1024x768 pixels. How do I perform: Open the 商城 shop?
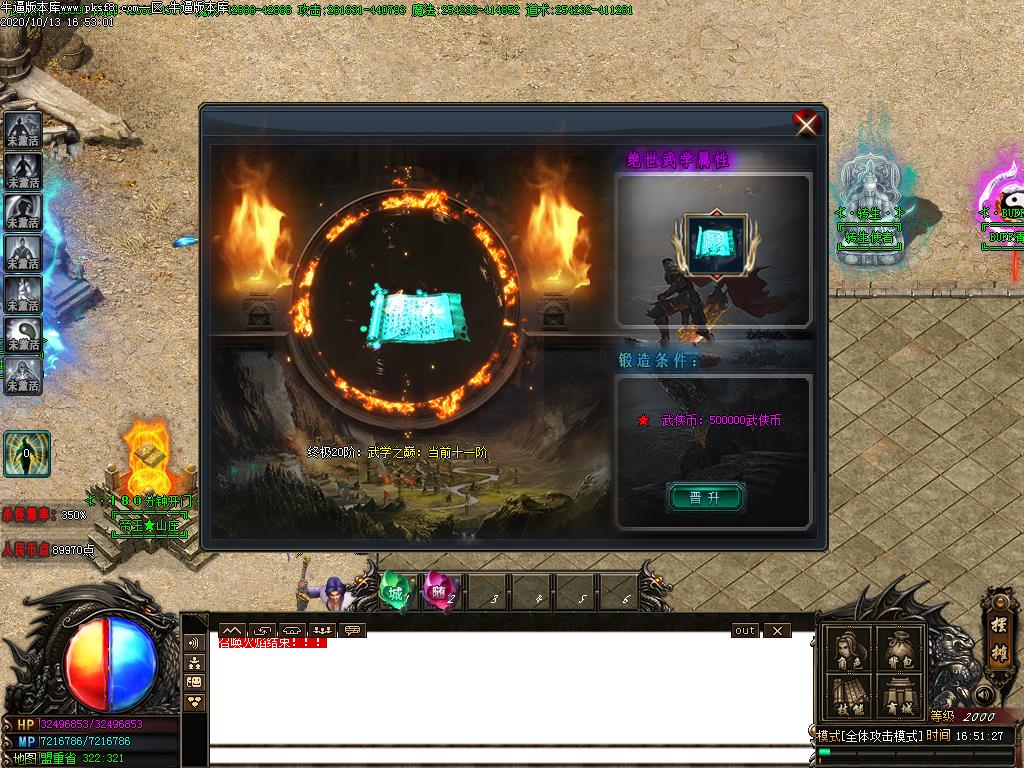897,697
